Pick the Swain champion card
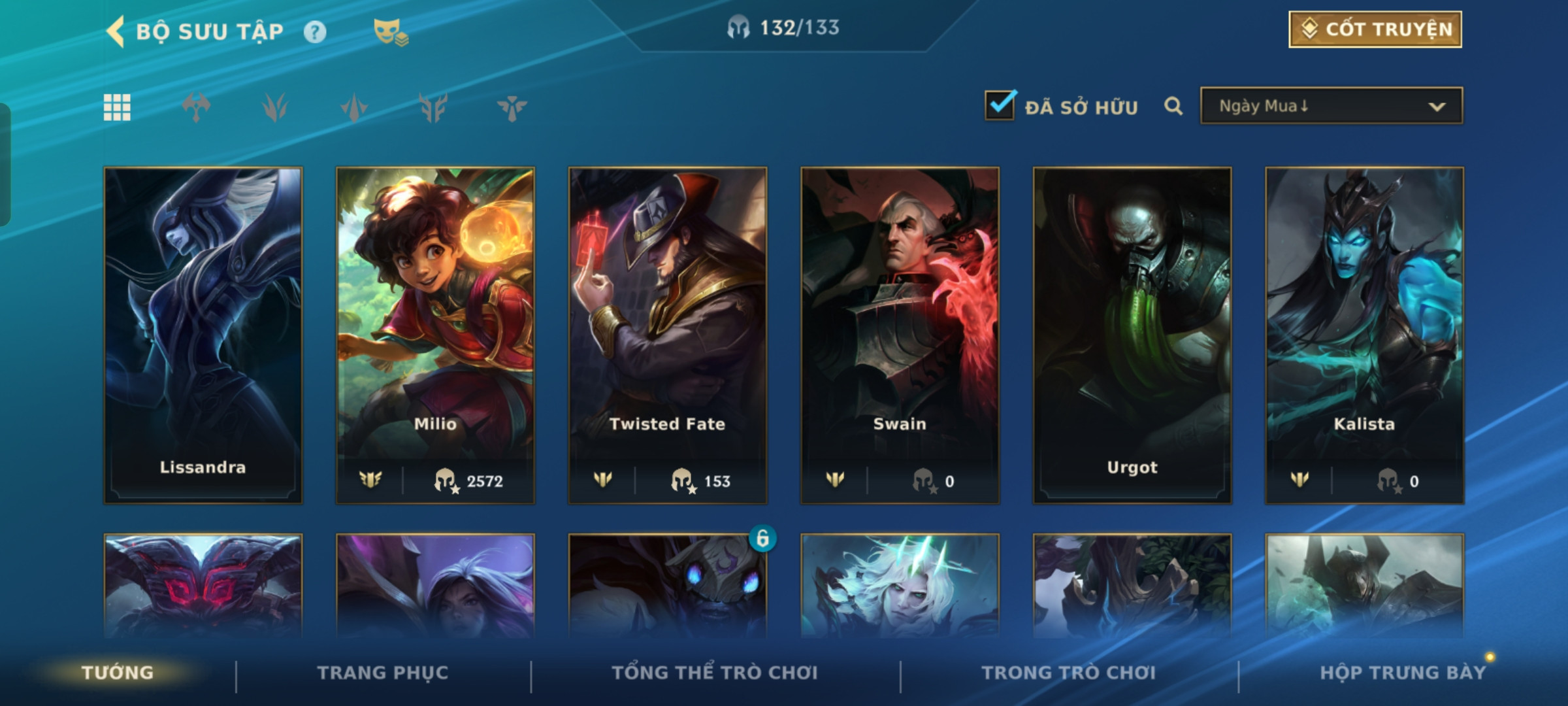This screenshot has height=706, width=1568. (900, 335)
